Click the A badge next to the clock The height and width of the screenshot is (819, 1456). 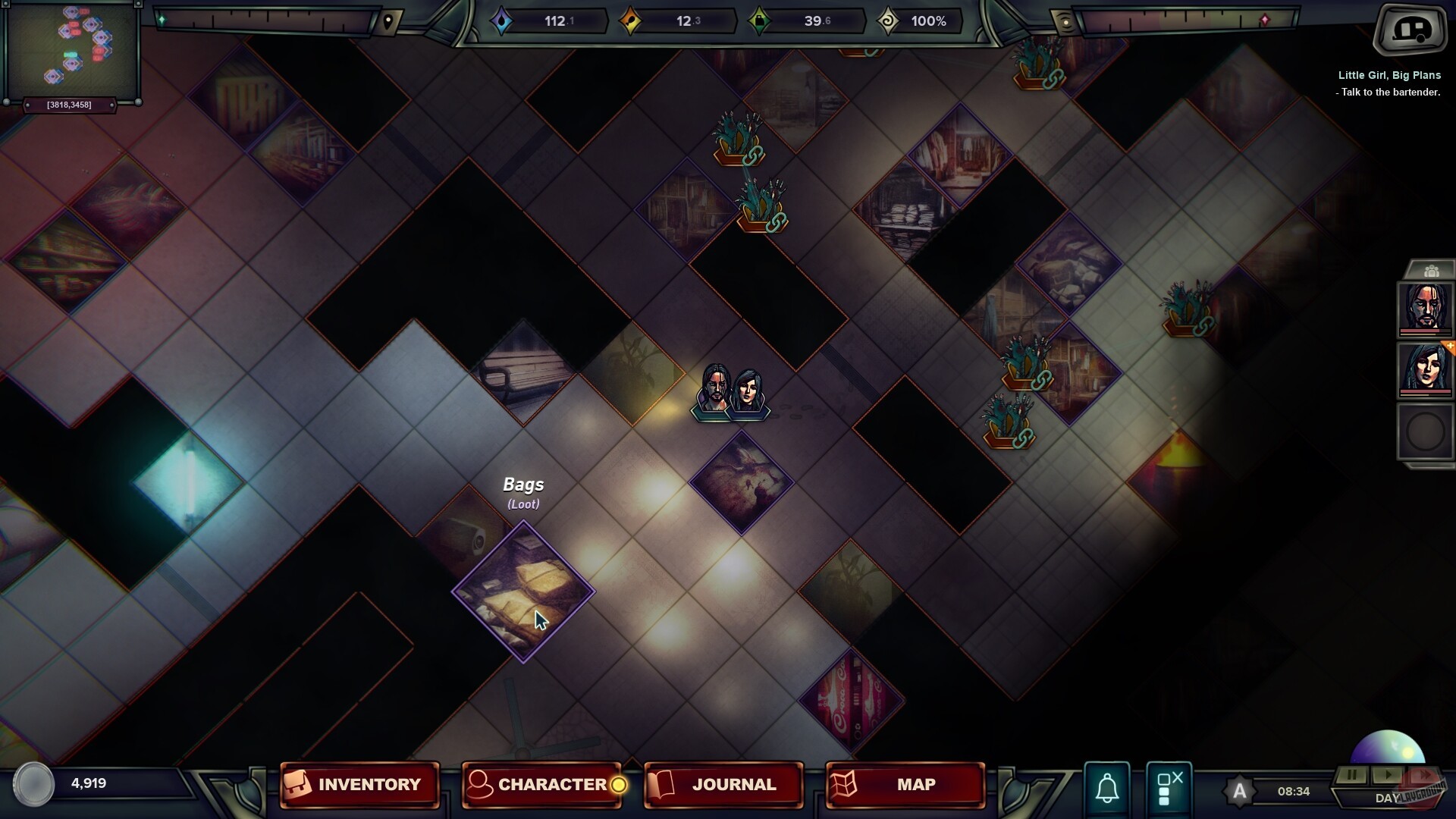coord(1241,791)
